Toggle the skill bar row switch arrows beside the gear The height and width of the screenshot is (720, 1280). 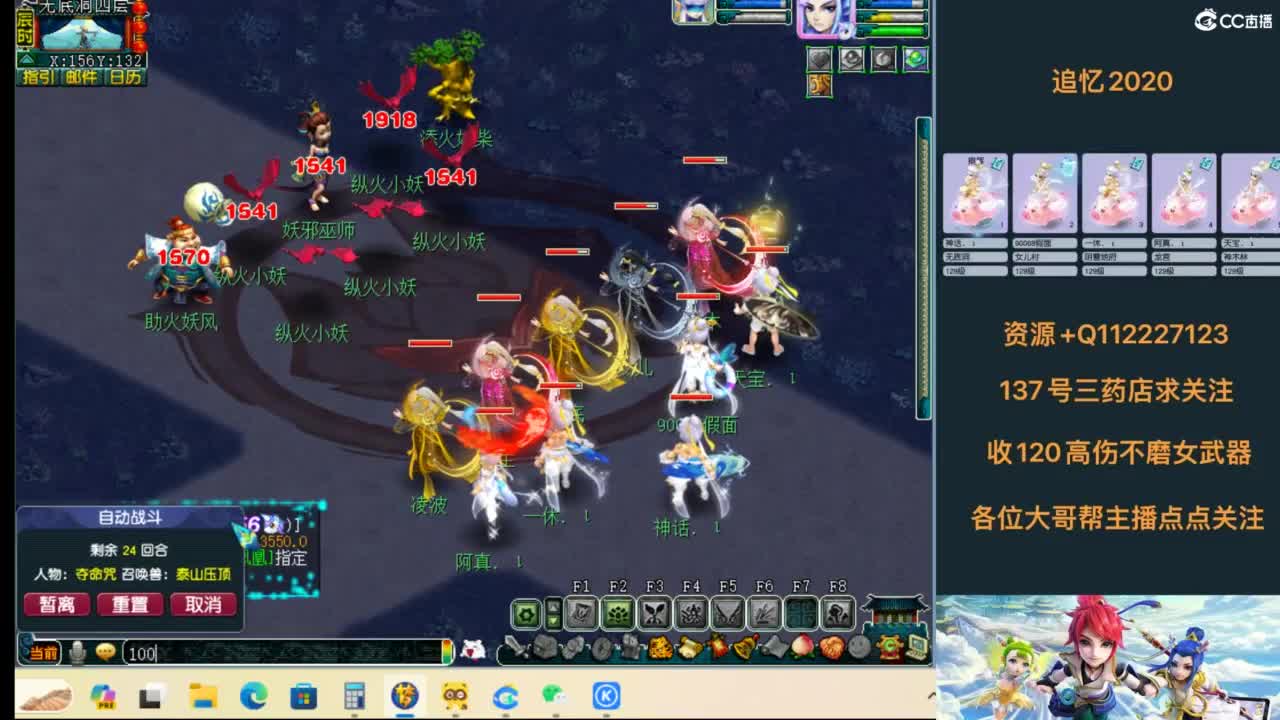coord(552,611)
